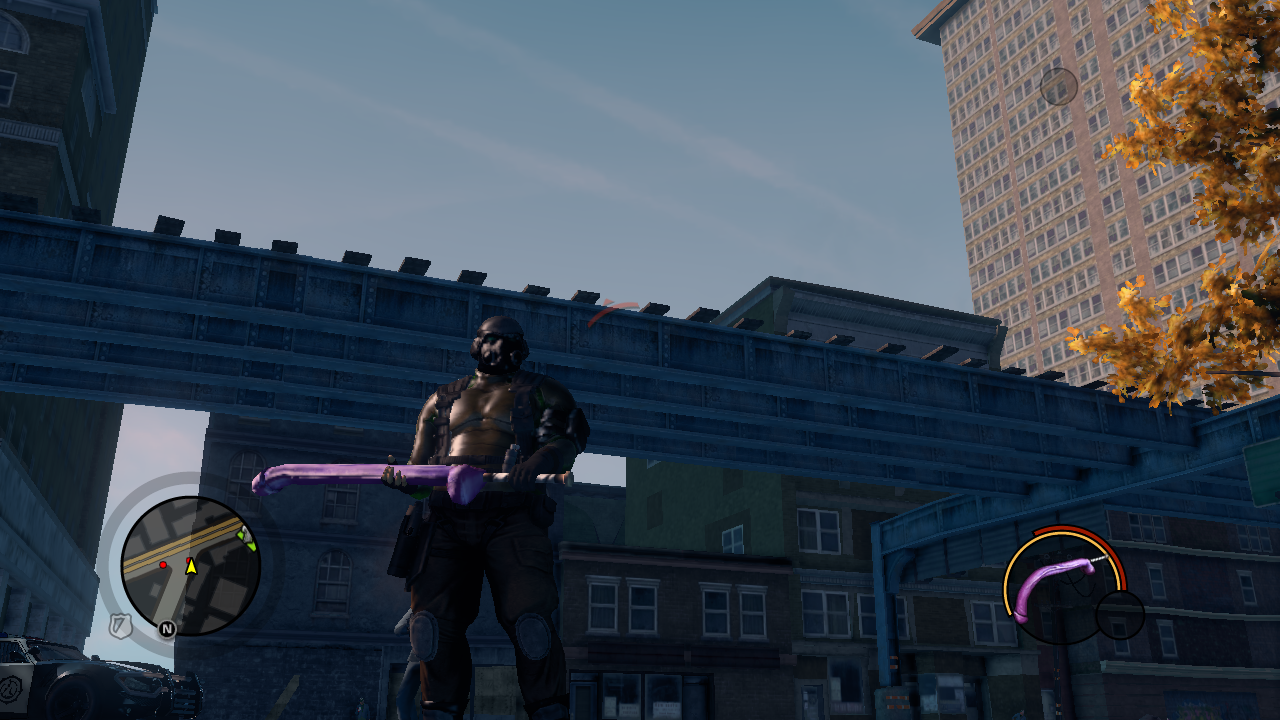Select the yellow player arrow on the minimap

pos(190,567)
